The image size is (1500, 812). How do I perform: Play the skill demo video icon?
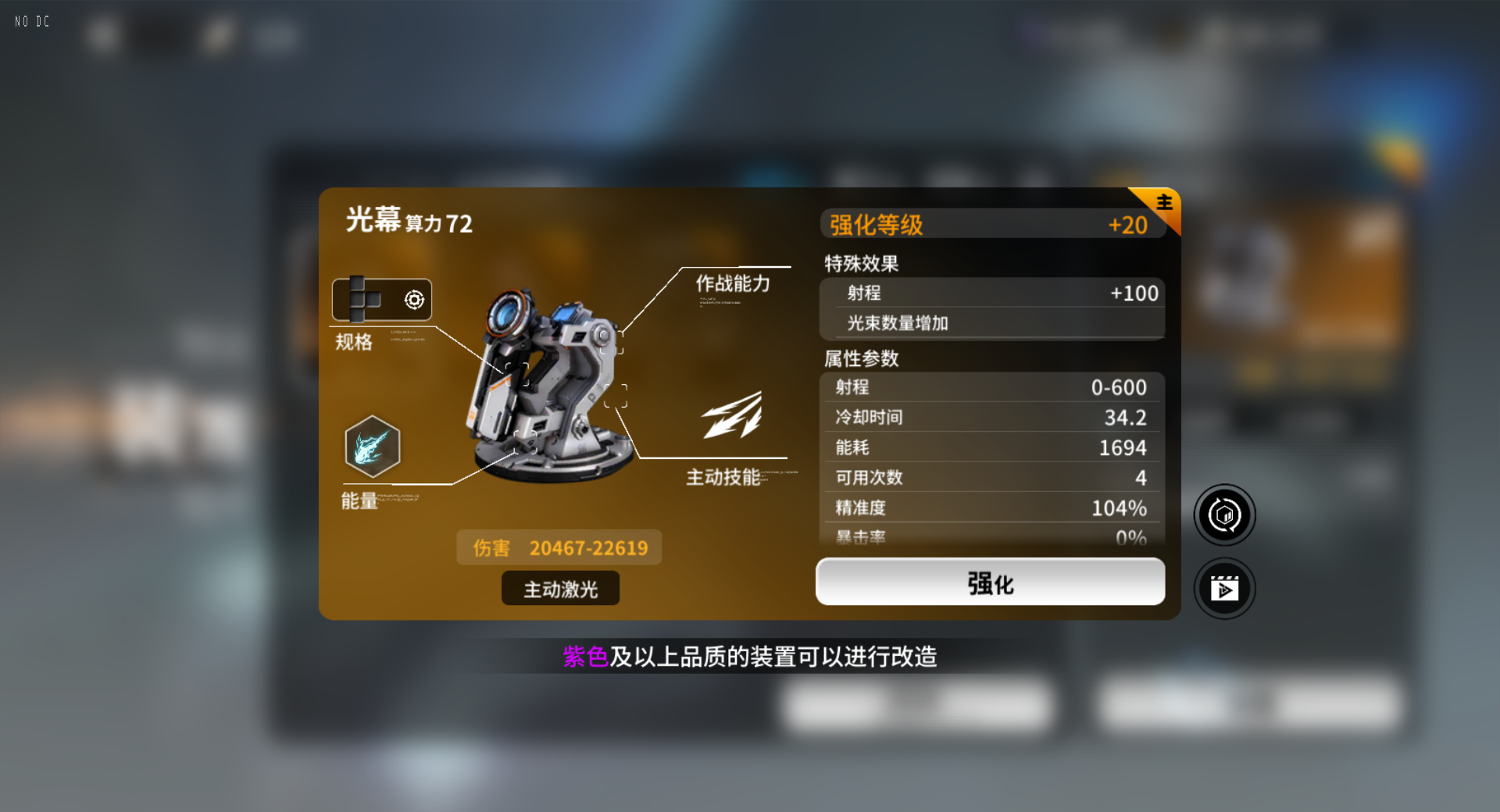tap(1224, 588)
